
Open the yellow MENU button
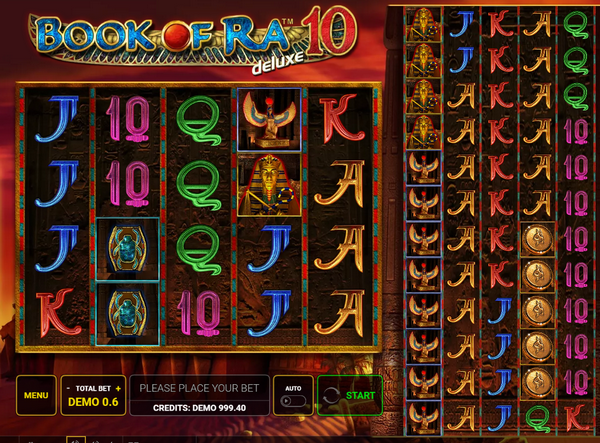tap(36, 396)
